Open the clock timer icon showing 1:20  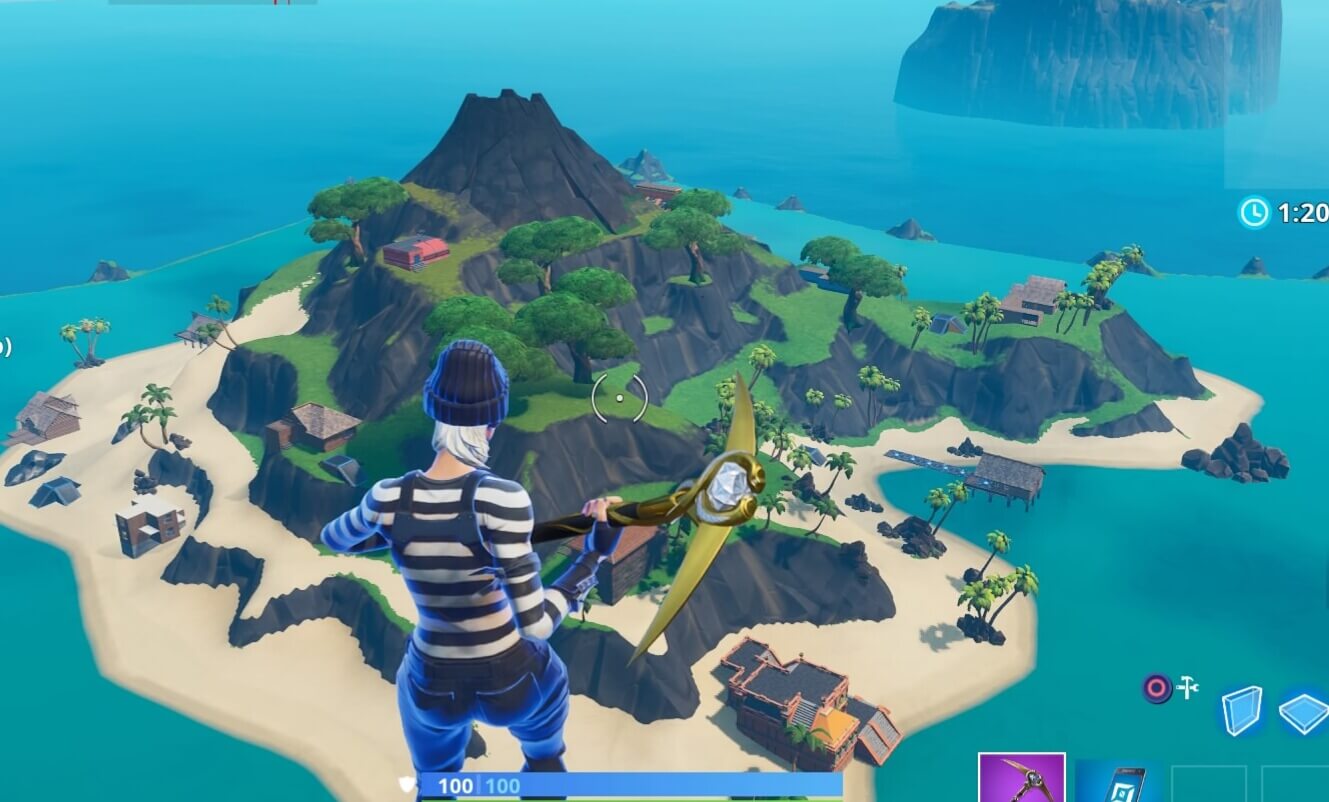(x=1253, y=209)
